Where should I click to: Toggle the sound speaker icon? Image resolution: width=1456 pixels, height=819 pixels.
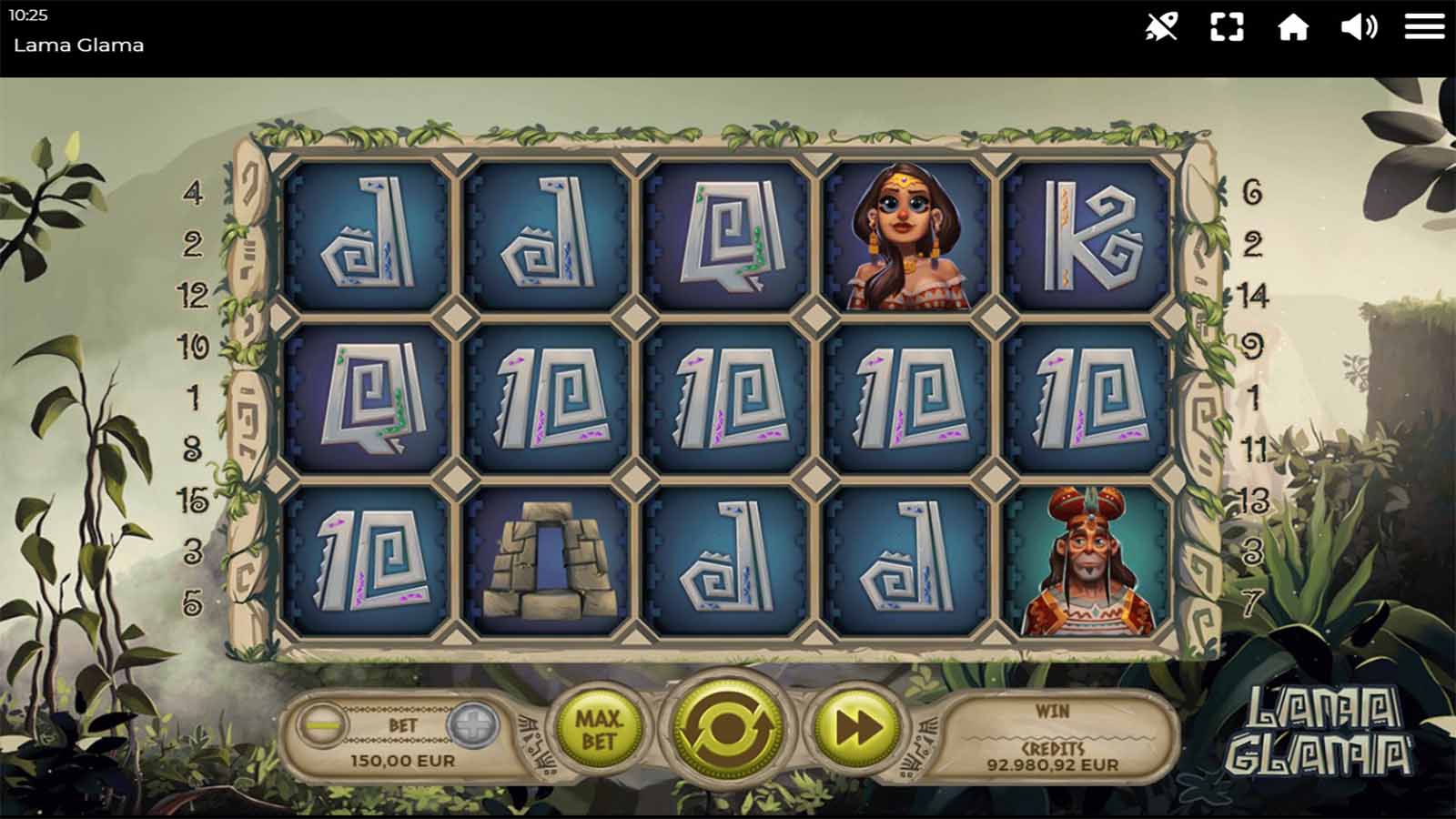(1359, 27)
